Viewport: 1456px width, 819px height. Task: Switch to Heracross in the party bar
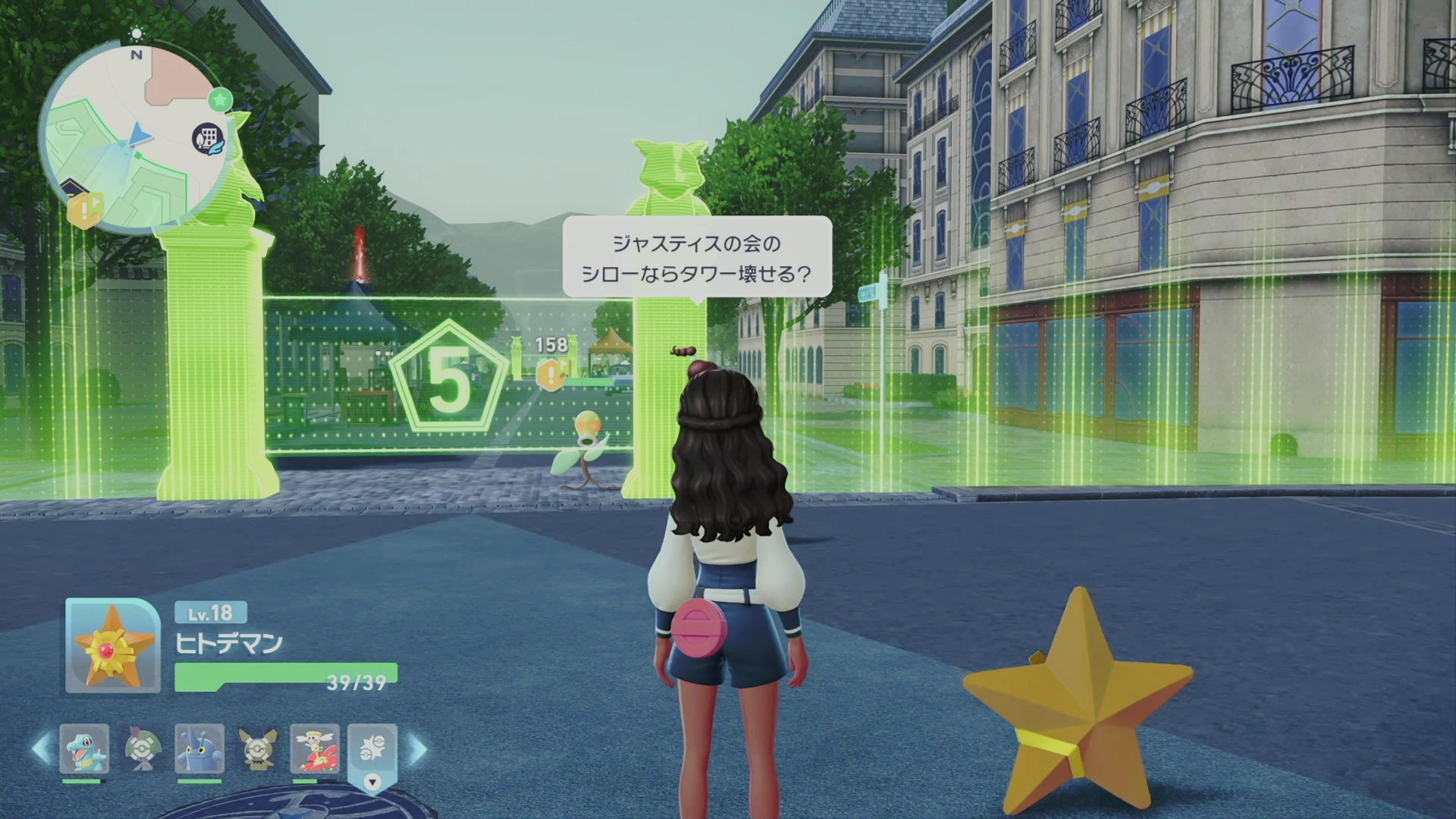click(x=199, y=748)
